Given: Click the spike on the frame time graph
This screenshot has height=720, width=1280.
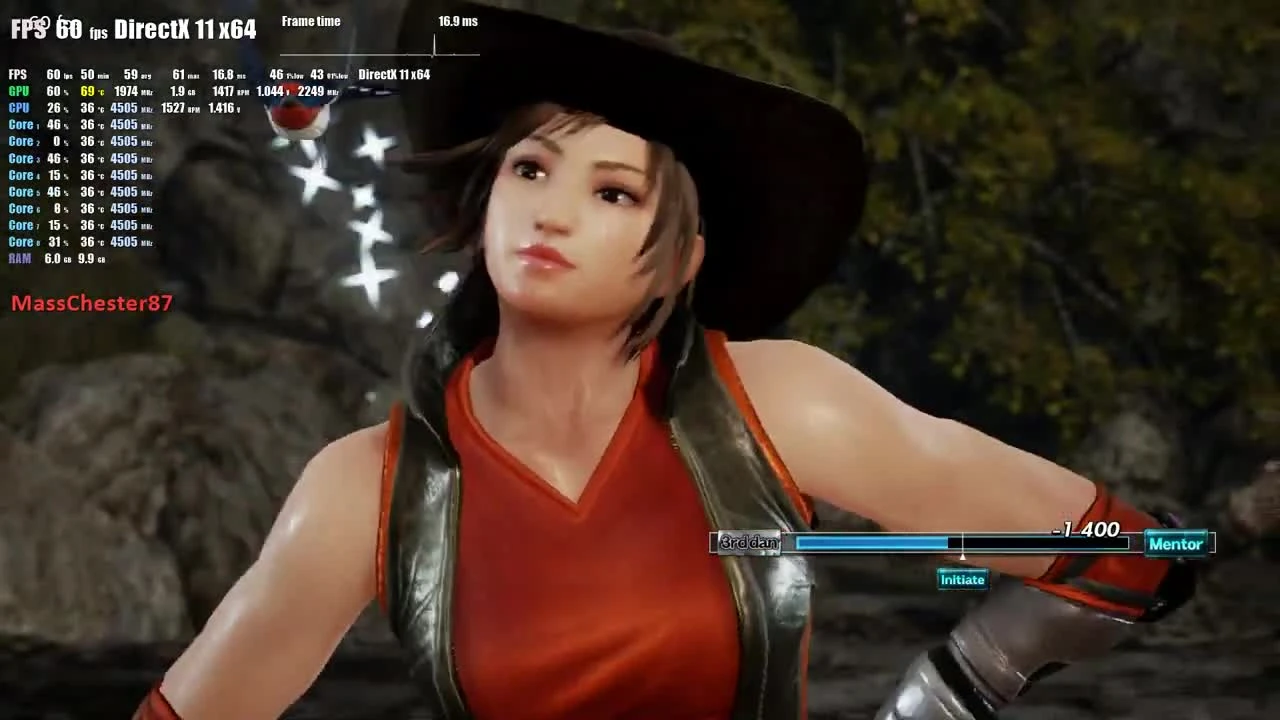Looking at the screenshot, I should (436, 45).
